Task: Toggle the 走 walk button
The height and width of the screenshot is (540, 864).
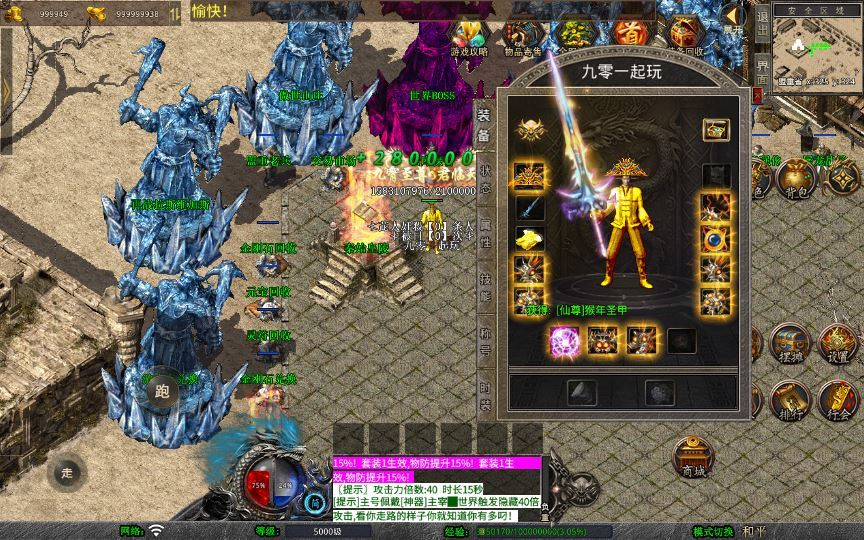Action: (x=67, y=471)
